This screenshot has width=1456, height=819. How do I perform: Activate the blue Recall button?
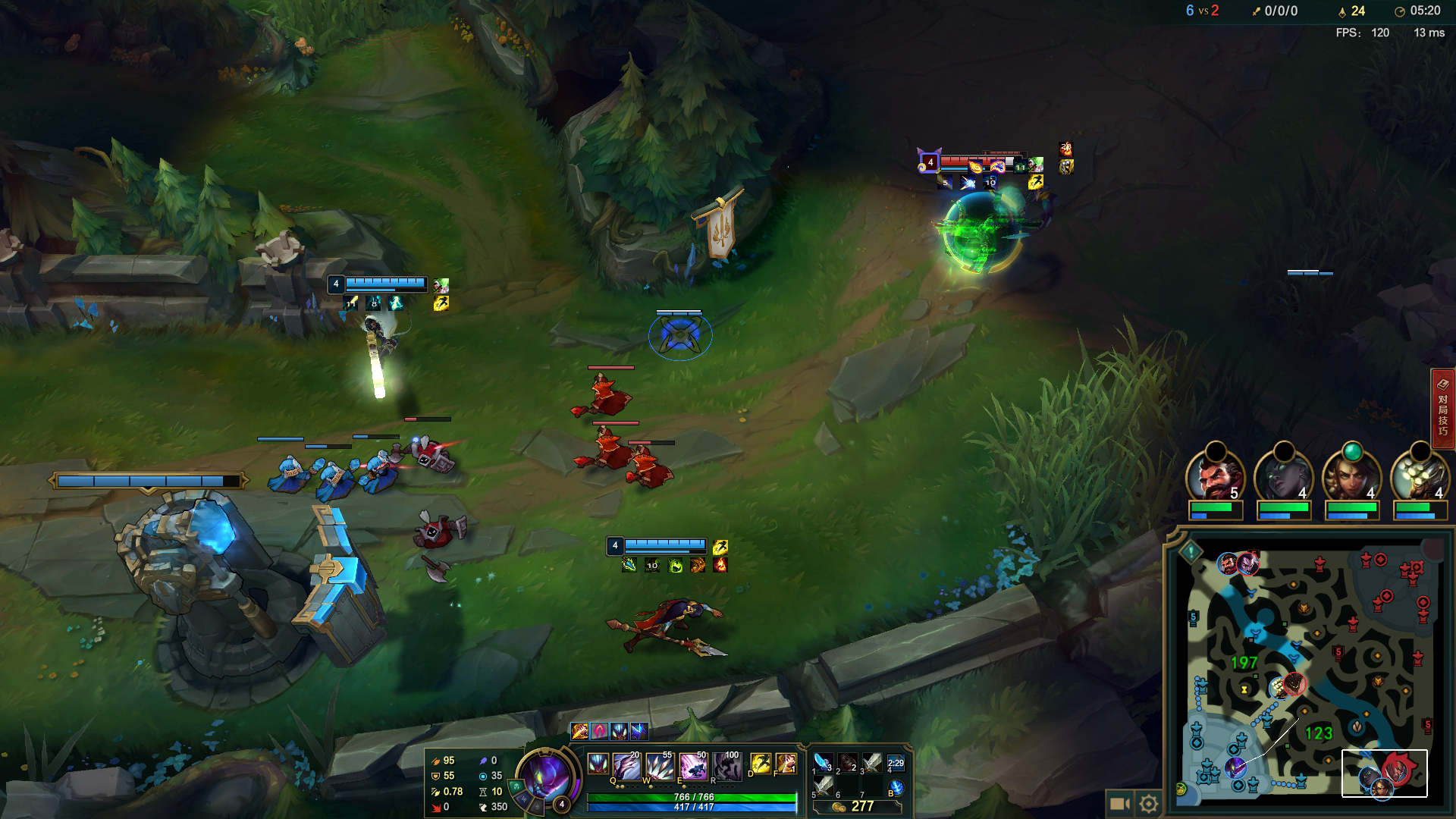coord(896,788)
